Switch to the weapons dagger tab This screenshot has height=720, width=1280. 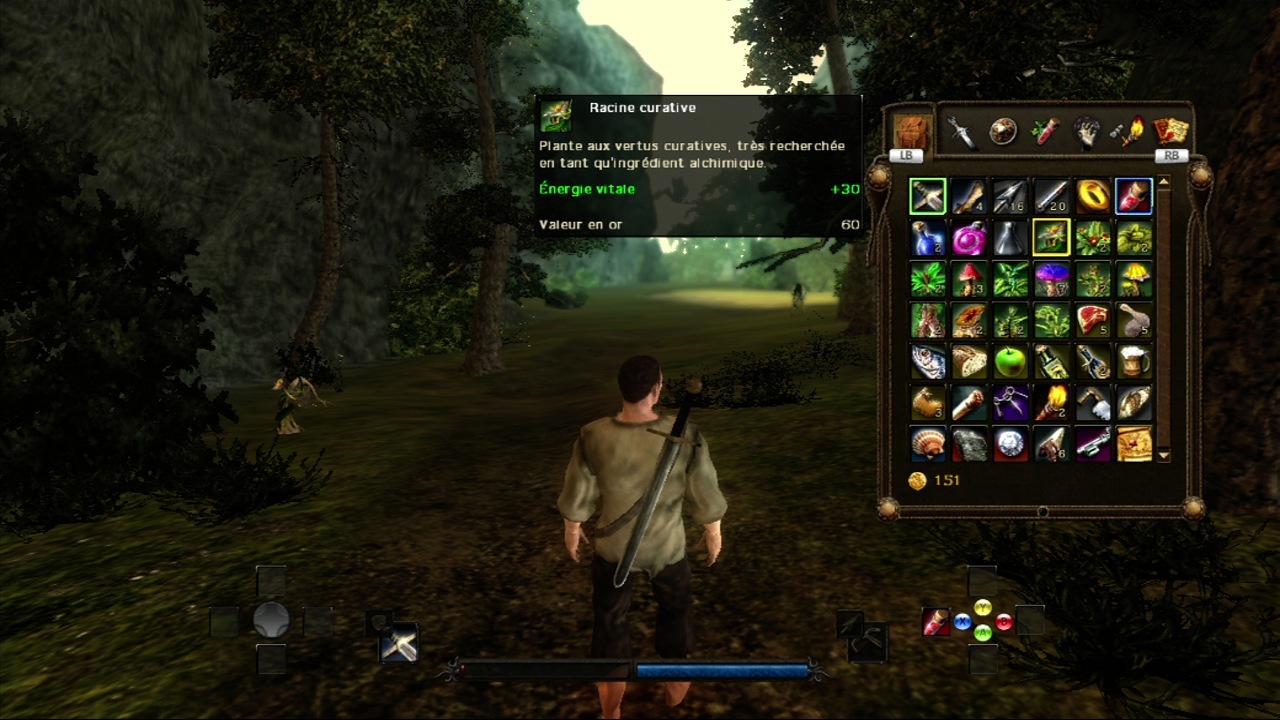click(961, 132)
